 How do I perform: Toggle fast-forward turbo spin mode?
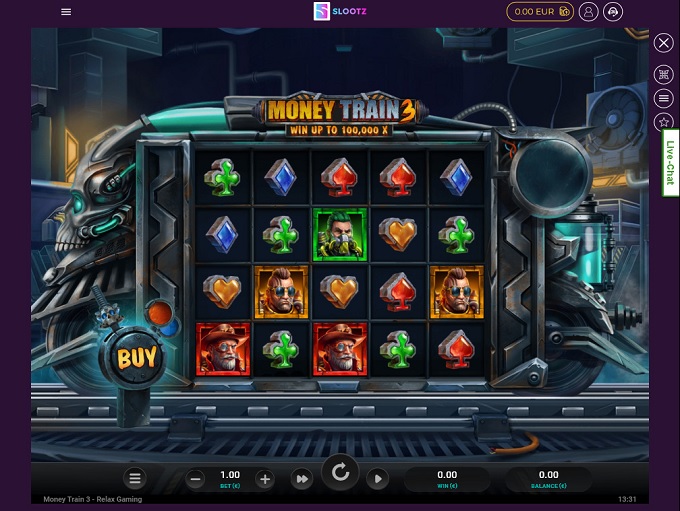[x=301, y=479]
